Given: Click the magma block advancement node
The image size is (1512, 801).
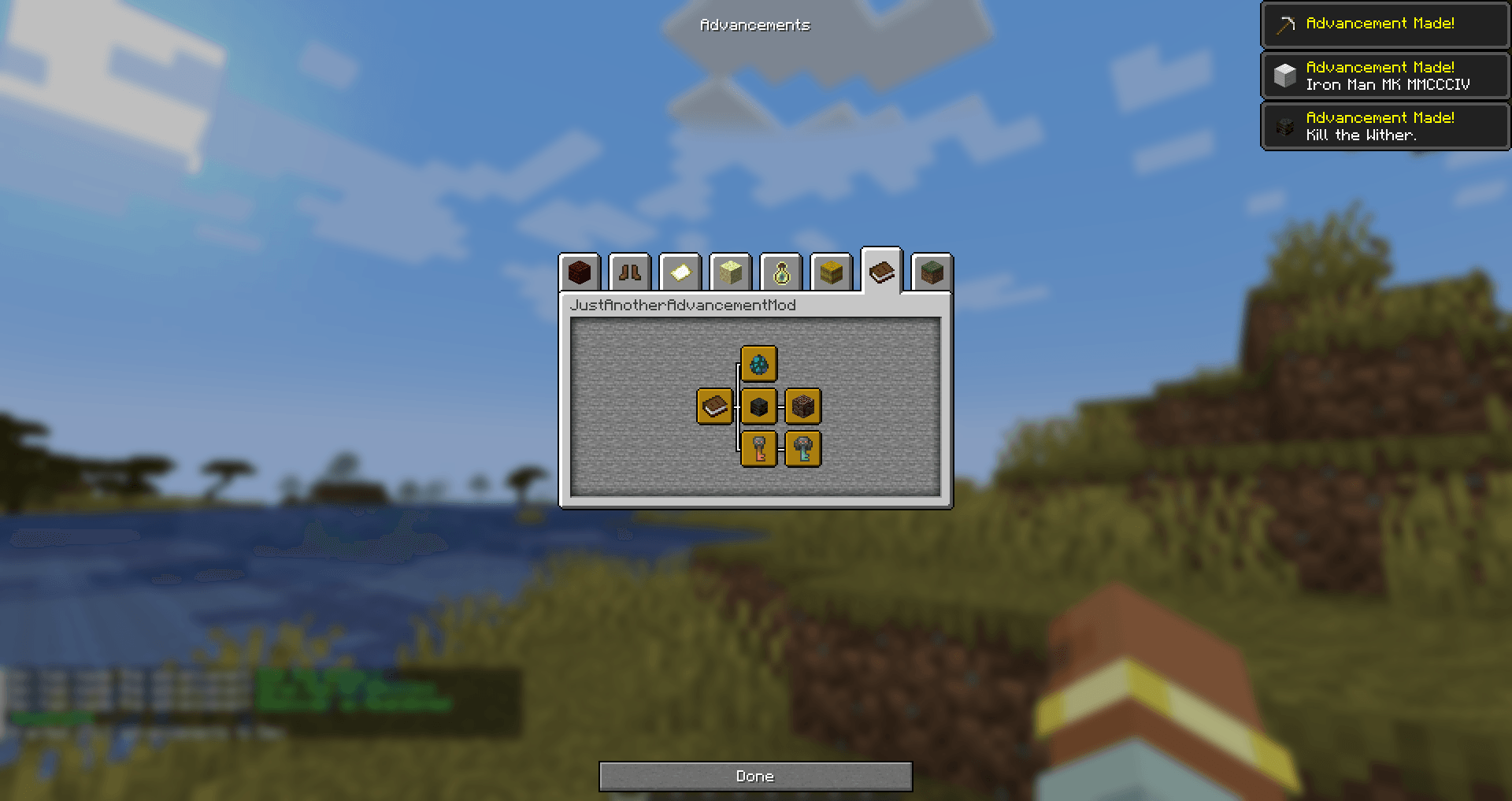Looking at the screenshot, I should 802,407.
